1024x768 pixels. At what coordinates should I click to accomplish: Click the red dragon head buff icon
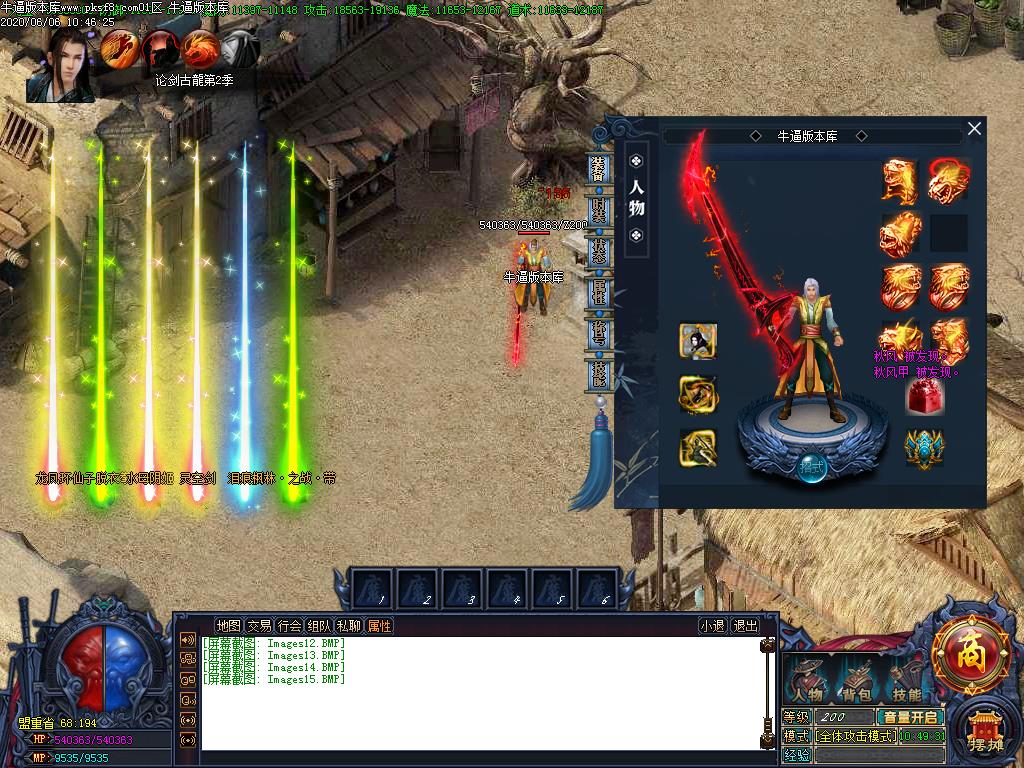point(200,47)
